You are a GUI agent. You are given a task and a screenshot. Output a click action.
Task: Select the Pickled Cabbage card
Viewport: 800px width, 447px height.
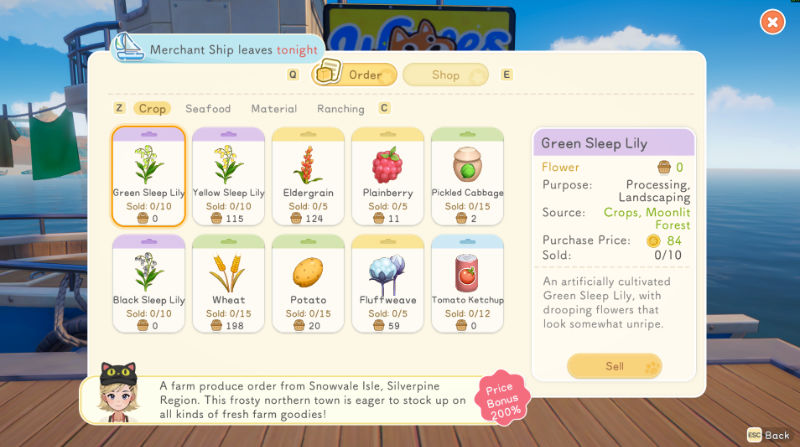point(467,177)
